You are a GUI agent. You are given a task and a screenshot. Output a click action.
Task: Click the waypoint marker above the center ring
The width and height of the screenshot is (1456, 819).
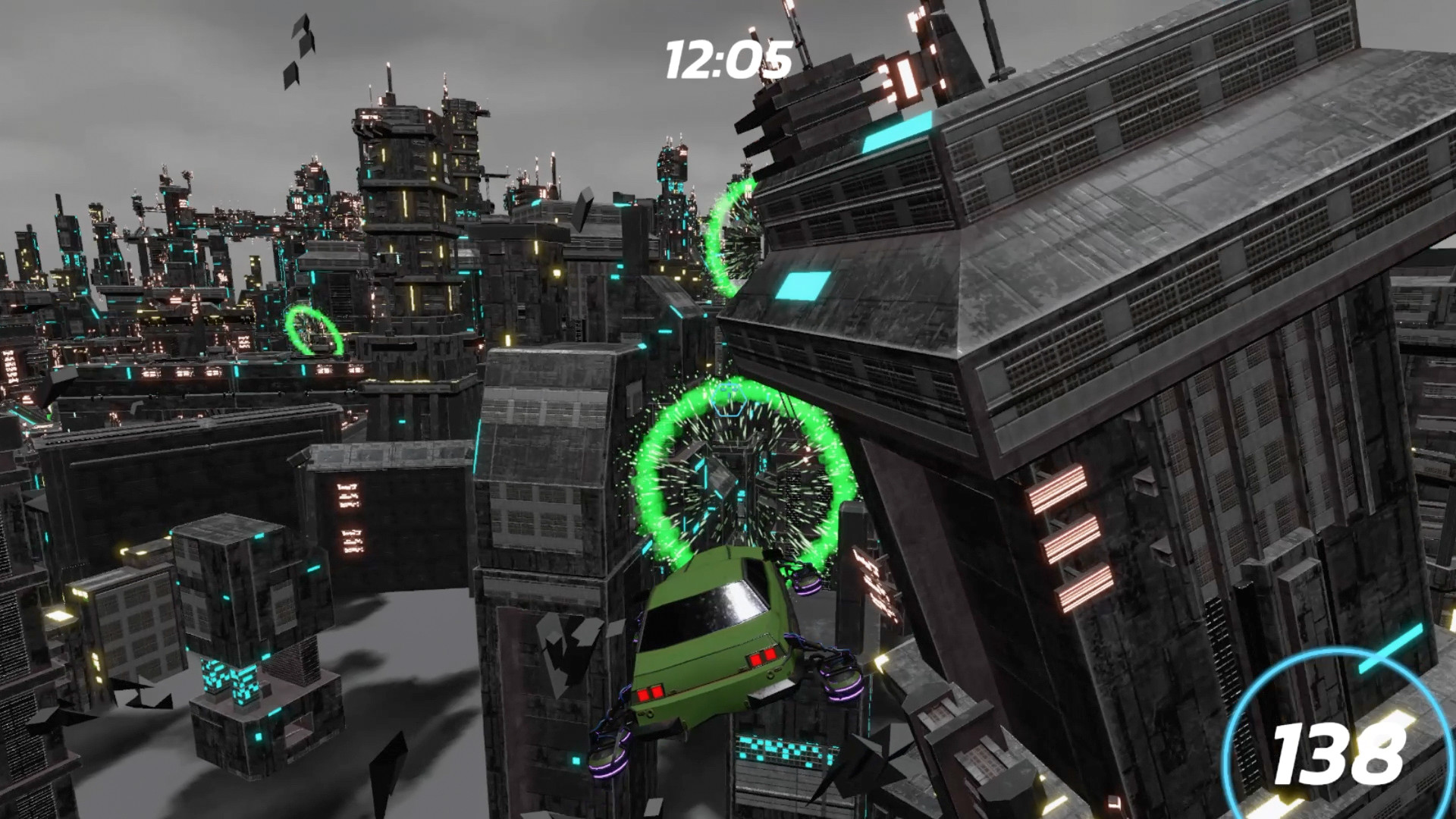(728, 400)
